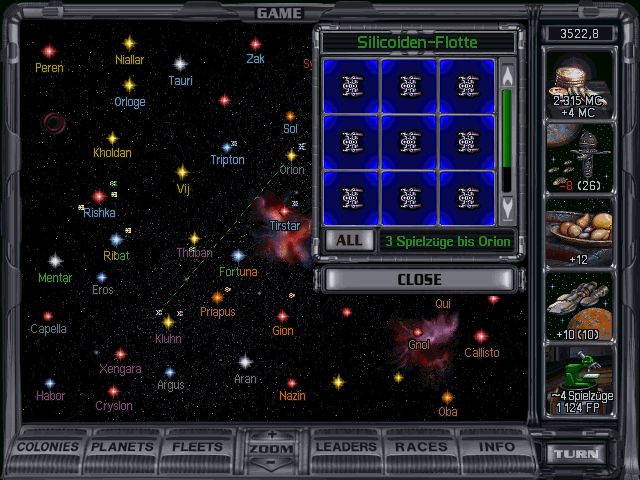Open the INFO screen

(496, 447)
